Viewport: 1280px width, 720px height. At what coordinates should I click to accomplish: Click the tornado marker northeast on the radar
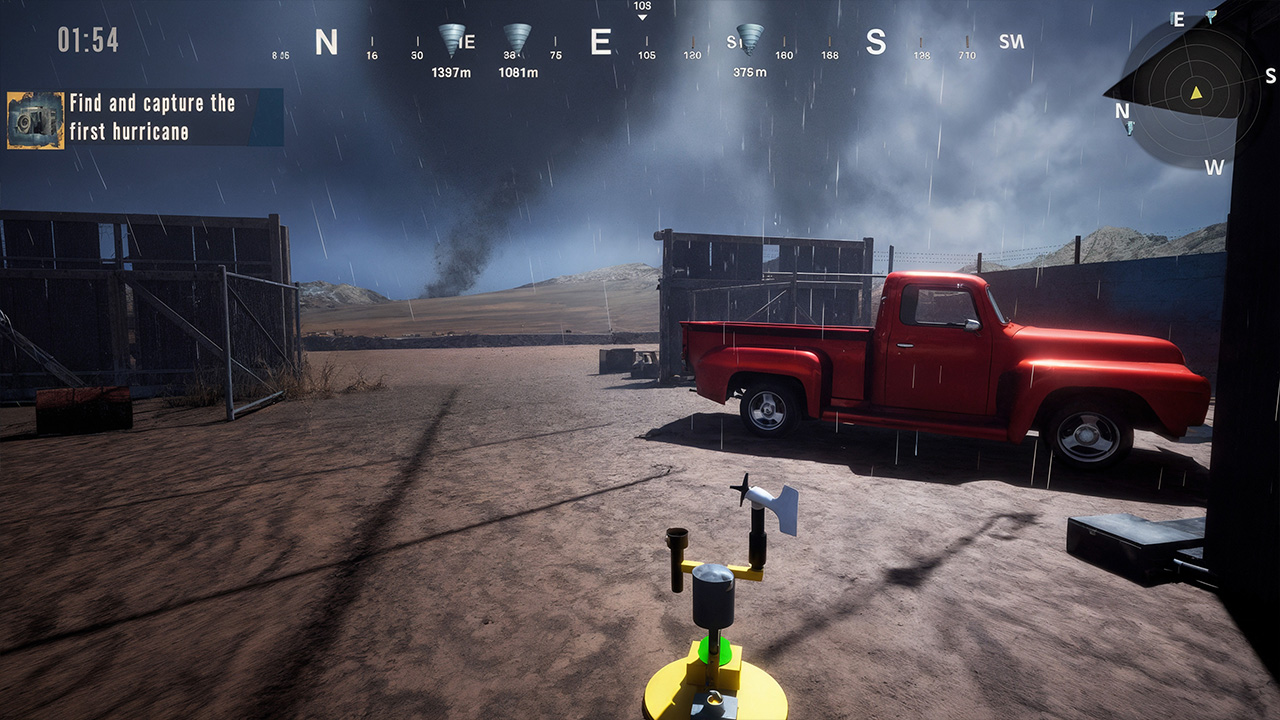(1212, 18)
